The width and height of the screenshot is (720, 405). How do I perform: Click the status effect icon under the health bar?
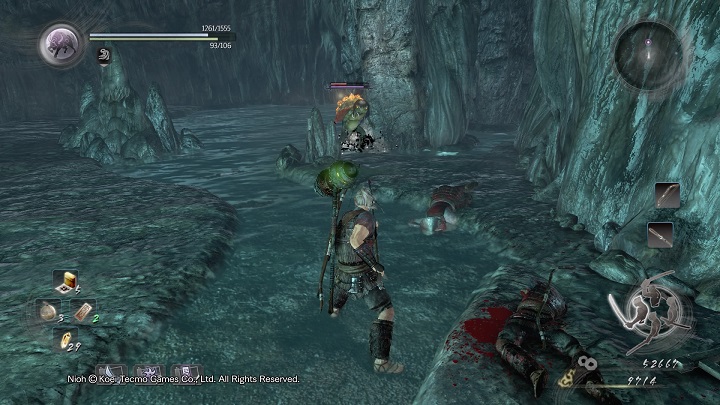[x=103, y=57]
